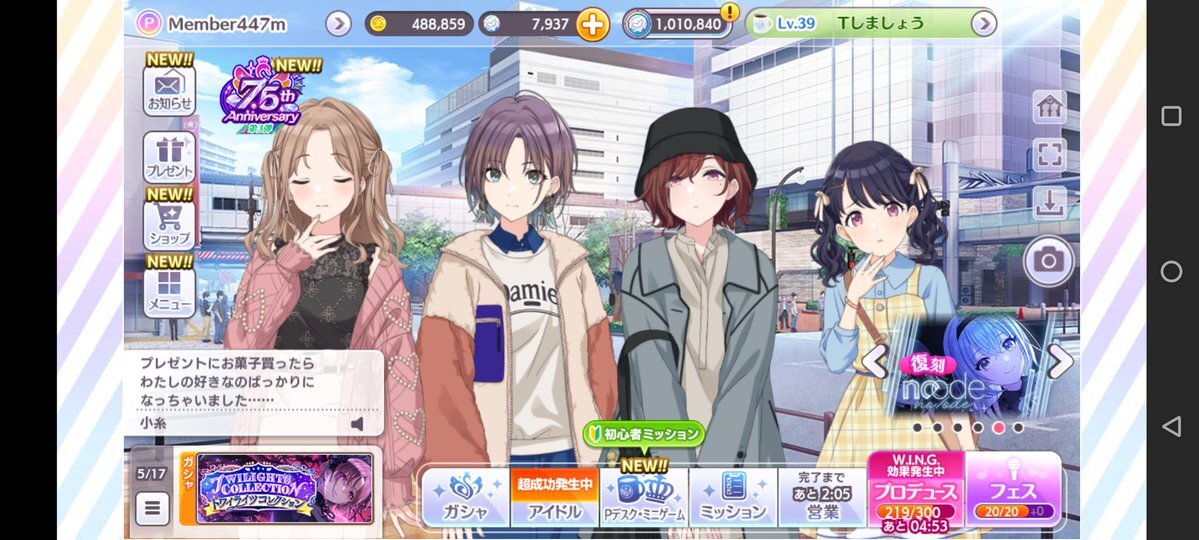Go to the アイドル idol screen
This screenshot has height=540, width=1199.
(554, 497)
